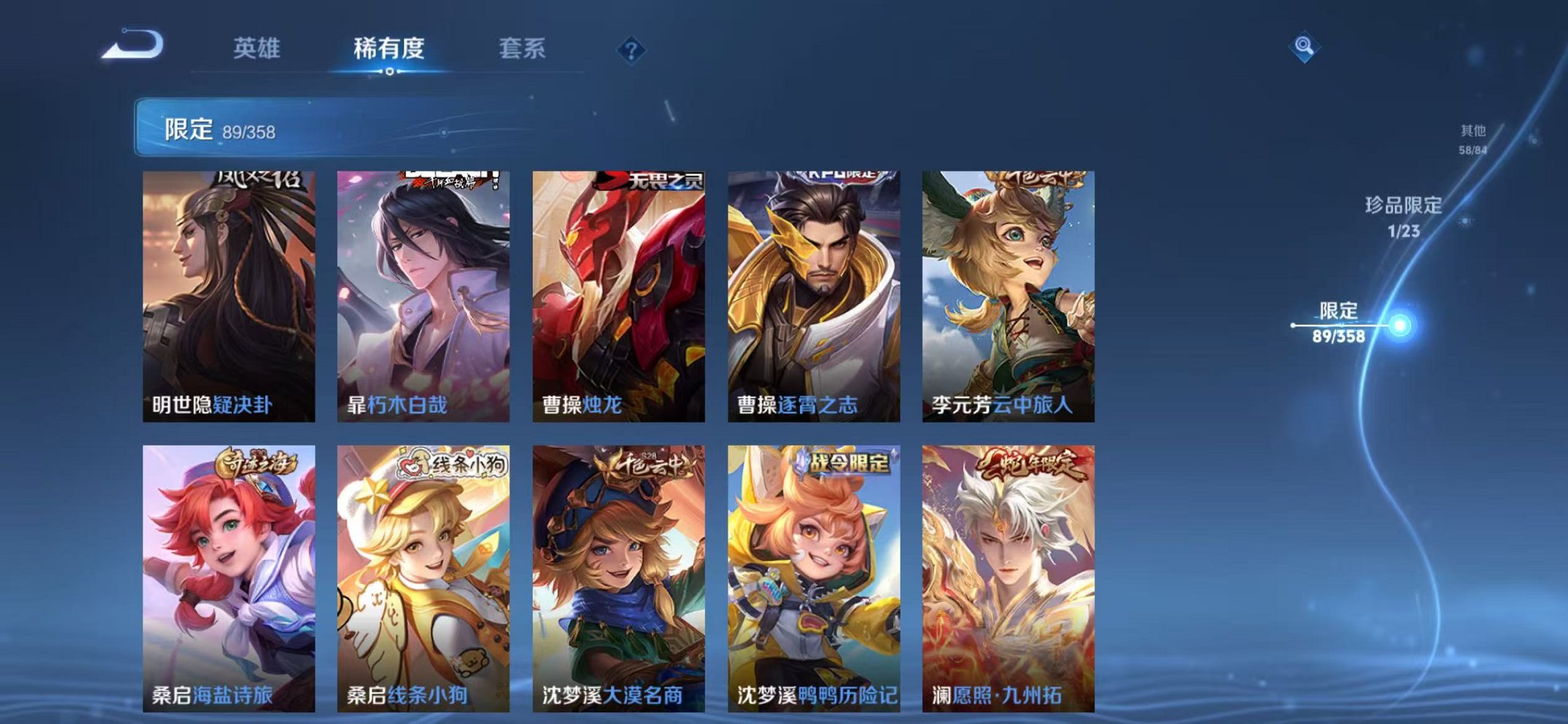Select the 曹操逐霄之志 skin
The image size is (1568, 724).
[812, 291]
